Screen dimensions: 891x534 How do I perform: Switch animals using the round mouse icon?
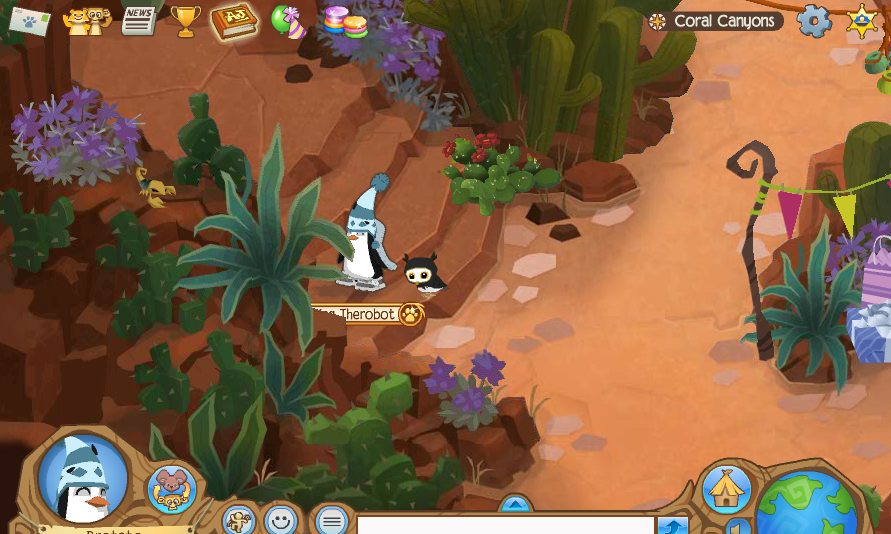[x=171, y=489]
